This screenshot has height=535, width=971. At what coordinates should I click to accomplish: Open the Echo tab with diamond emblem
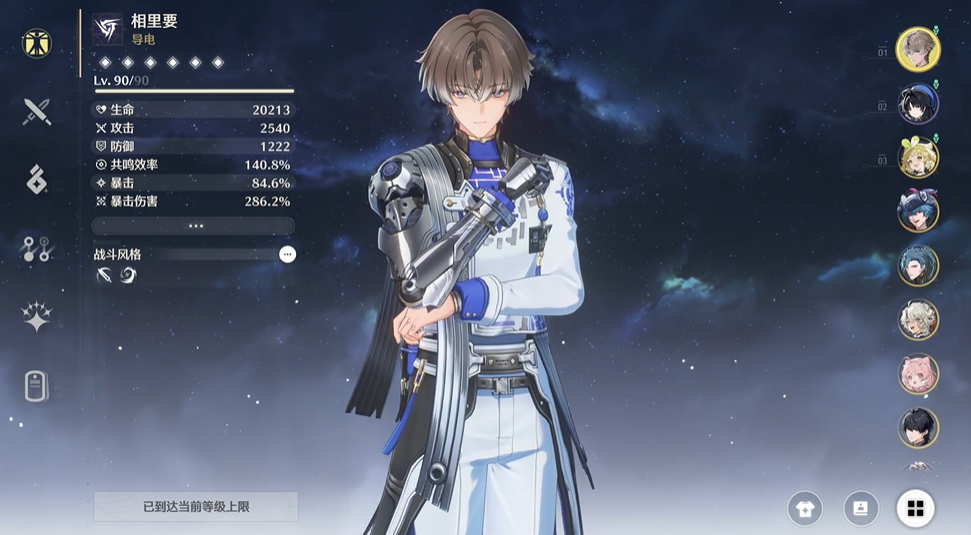pos(37,179)
